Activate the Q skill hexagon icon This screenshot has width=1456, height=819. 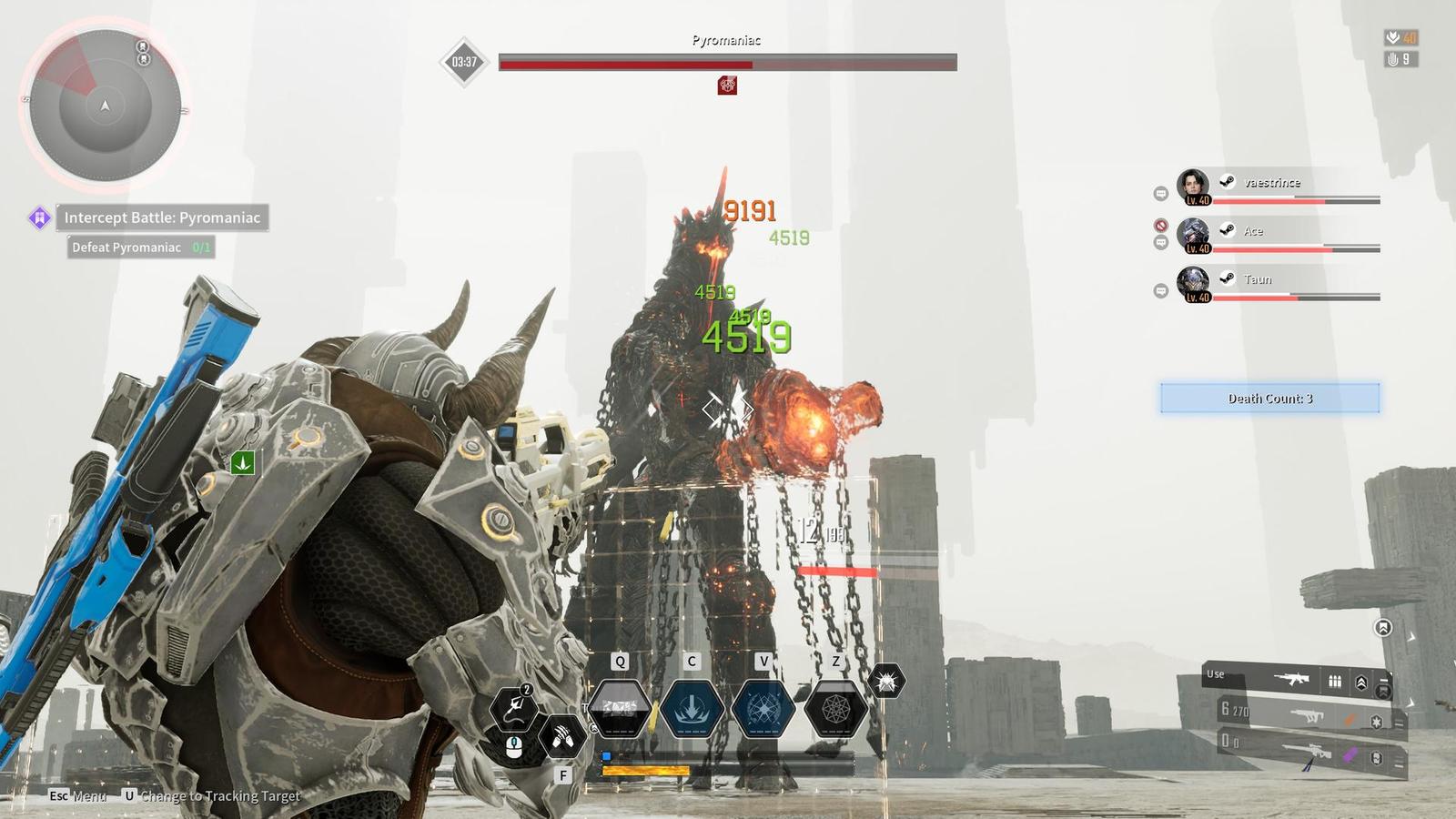[620, 707]
